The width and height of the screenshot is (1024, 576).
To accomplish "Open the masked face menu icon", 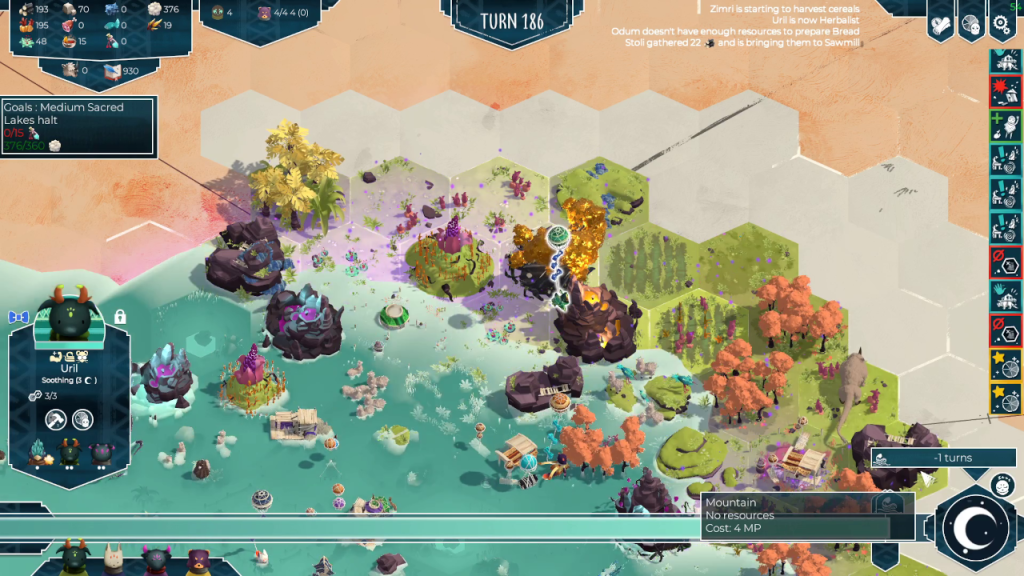I will [x=970, y=27].
